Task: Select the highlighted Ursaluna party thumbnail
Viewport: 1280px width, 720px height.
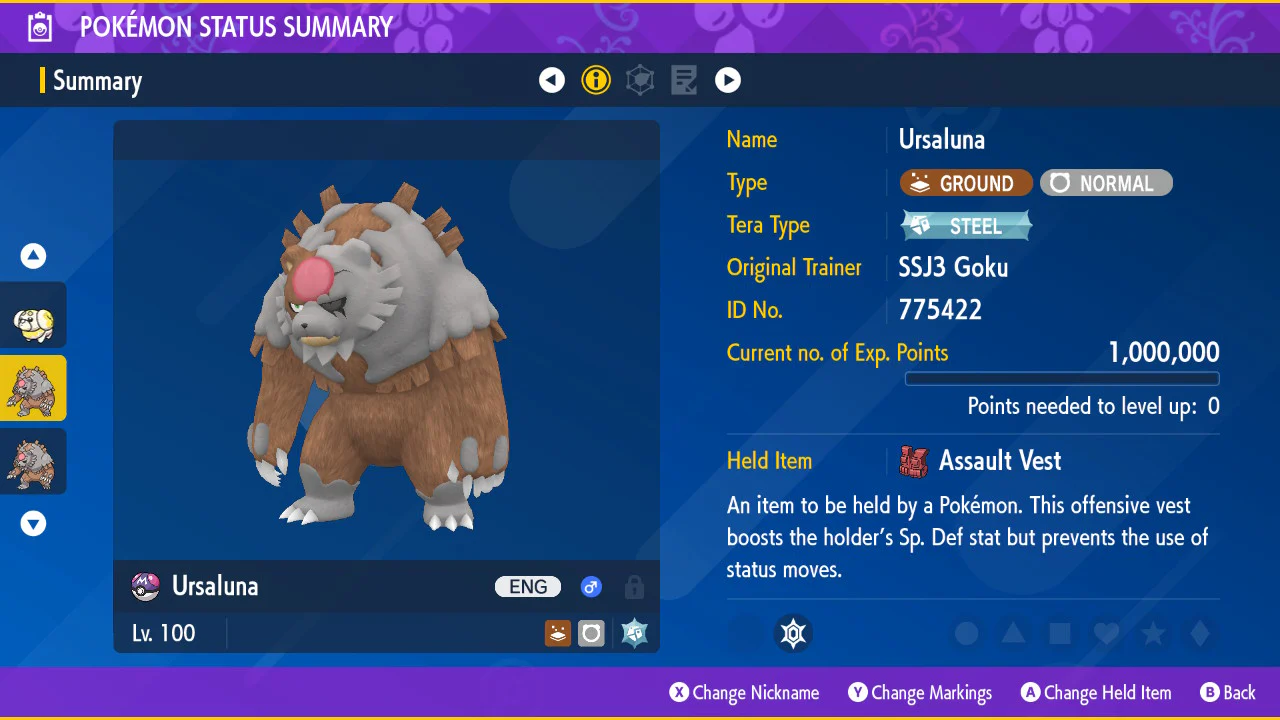Action: click(x=34, y=388)
